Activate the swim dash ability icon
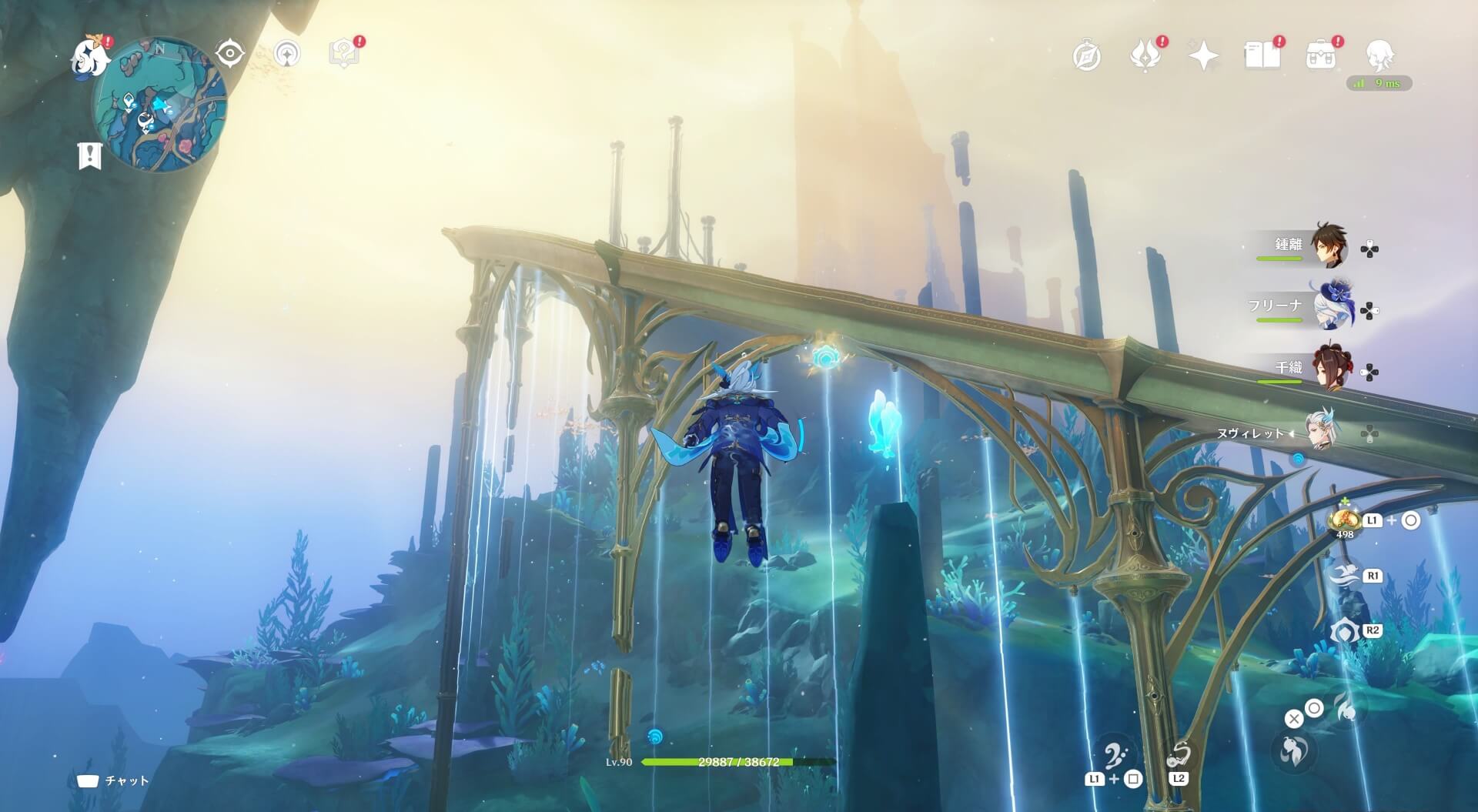This screenshot has height=812, width=1478. point(1343,576)
